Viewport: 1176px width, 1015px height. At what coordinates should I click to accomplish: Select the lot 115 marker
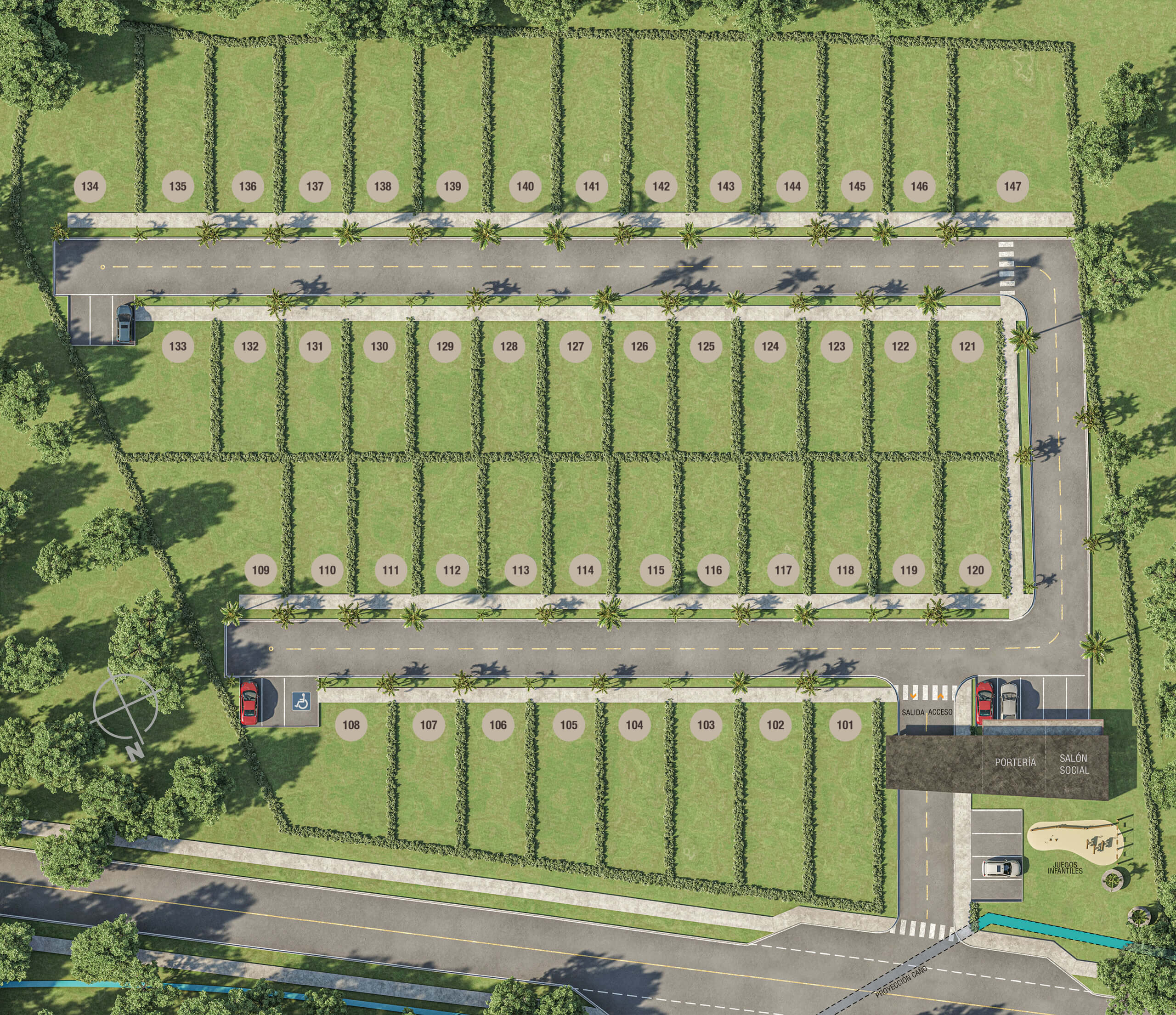click(656, 570)
